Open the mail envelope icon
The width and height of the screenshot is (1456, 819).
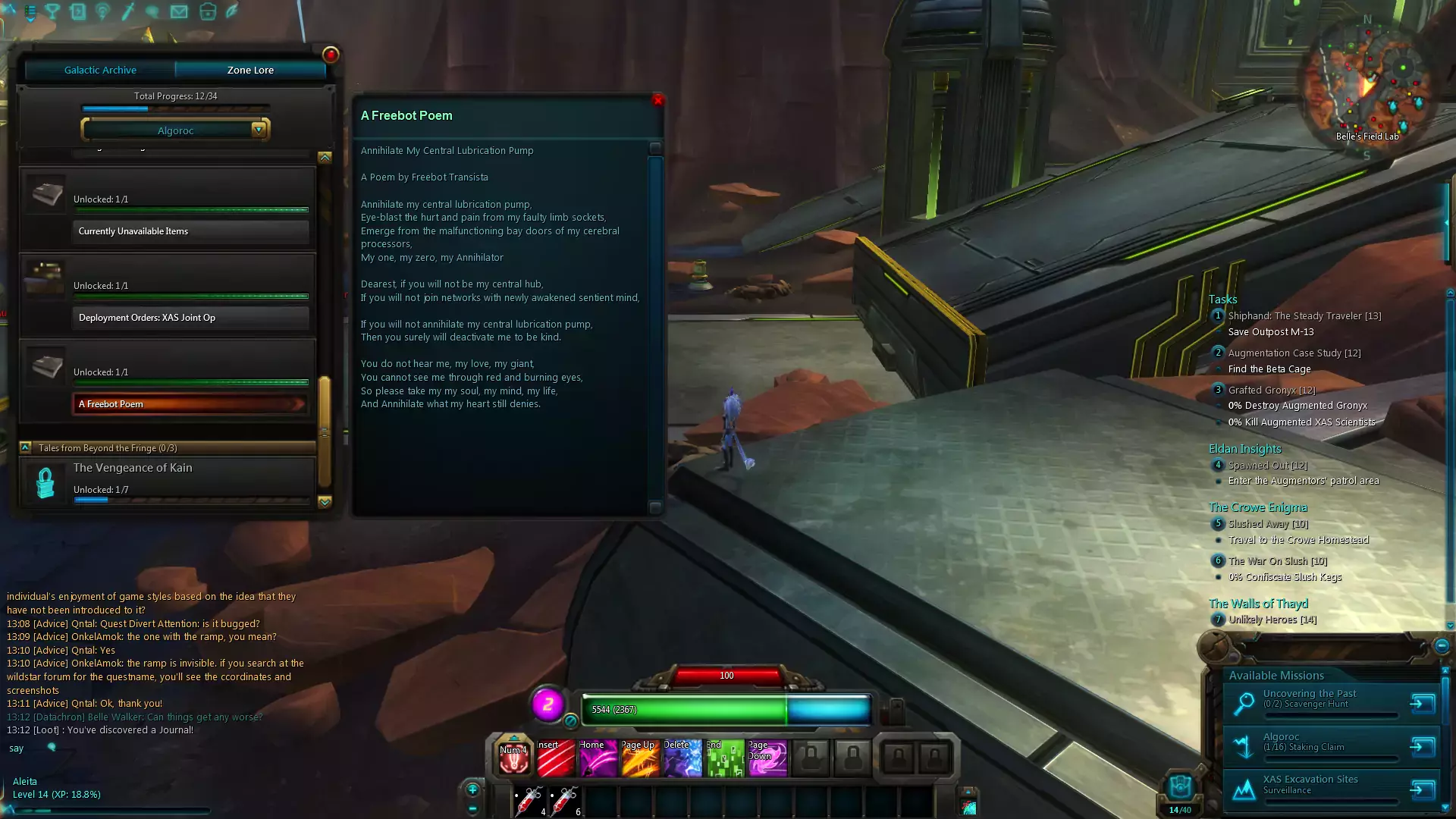click(179, 11)
